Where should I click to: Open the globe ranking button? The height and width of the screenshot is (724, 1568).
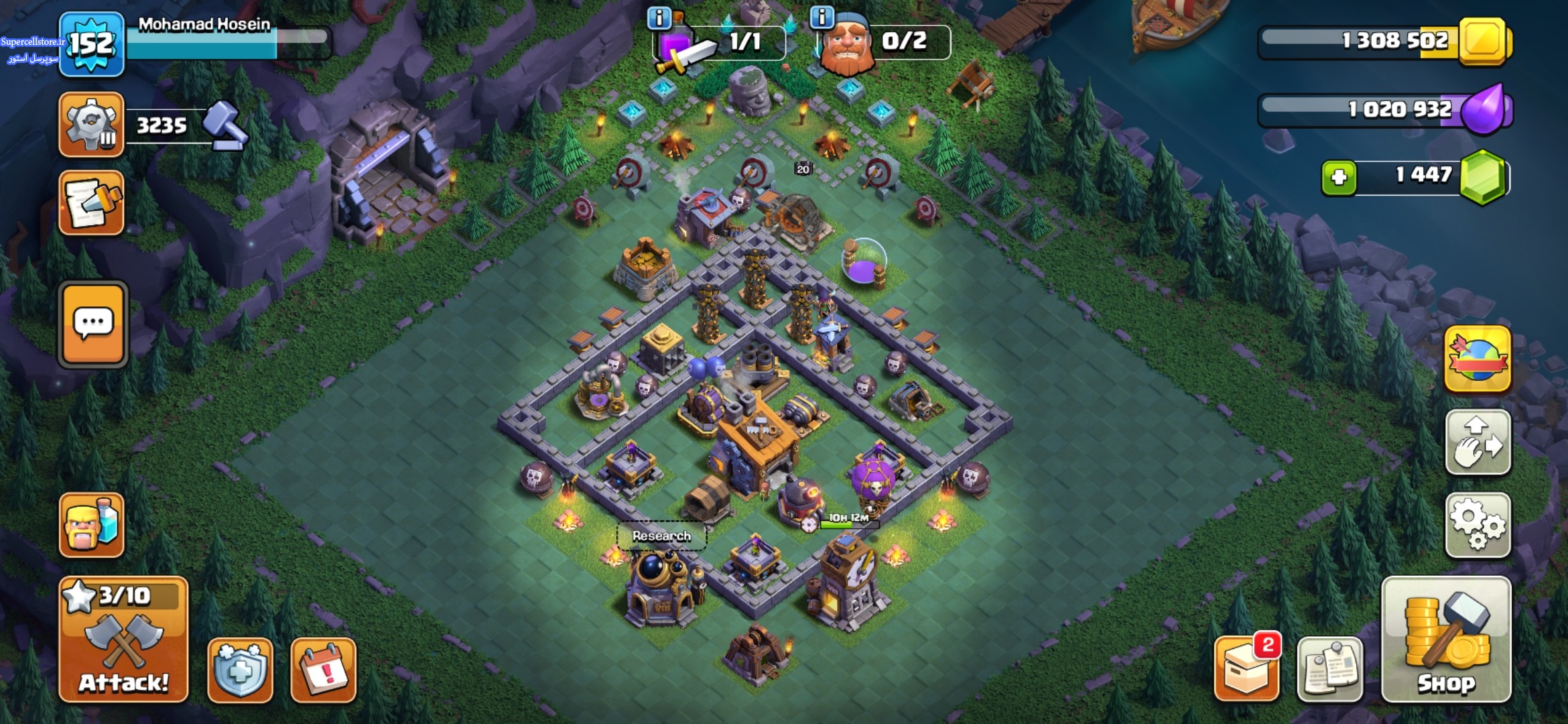click(1478, 359)
